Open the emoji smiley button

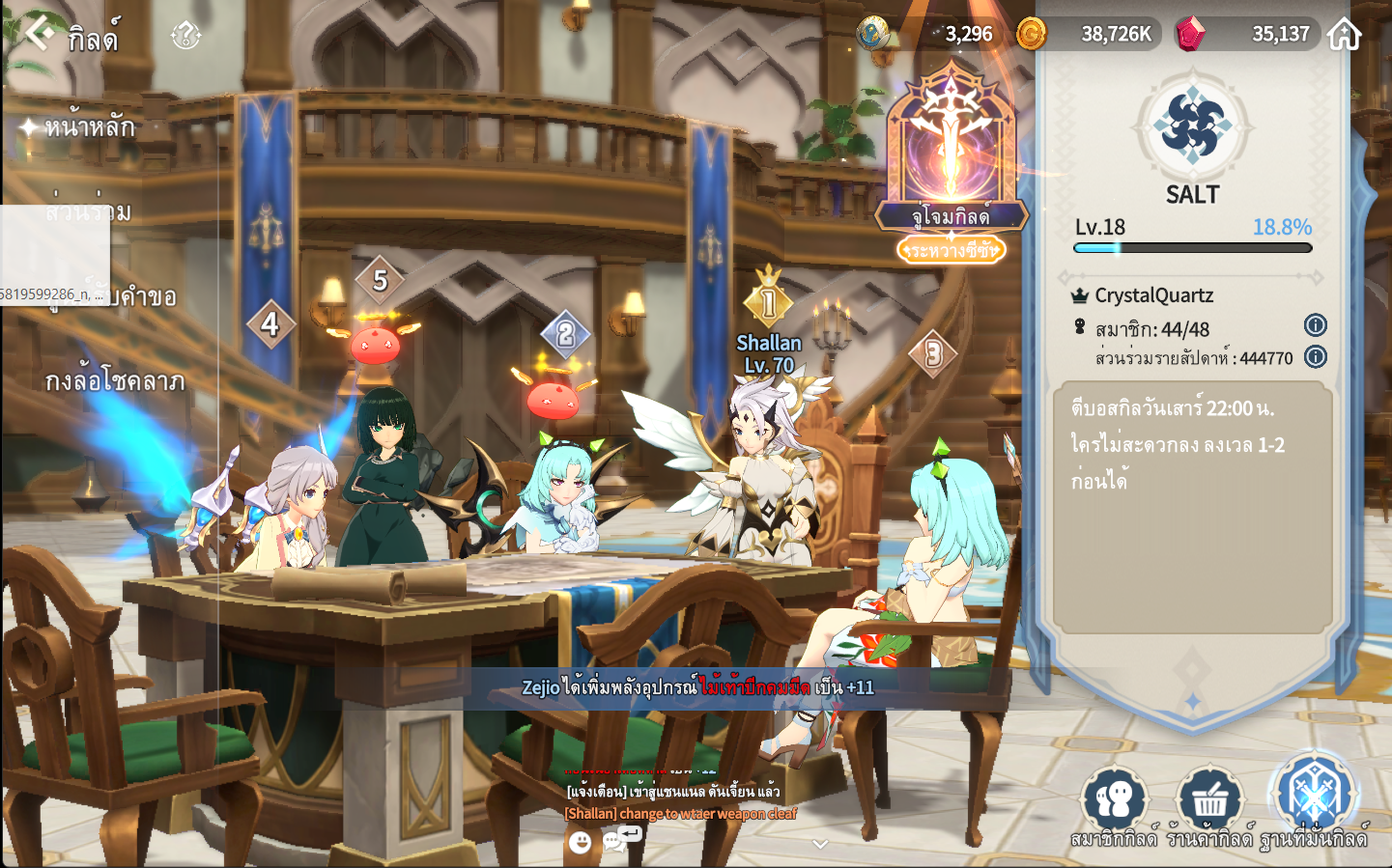pyautogui.click(x=580, y=843)
